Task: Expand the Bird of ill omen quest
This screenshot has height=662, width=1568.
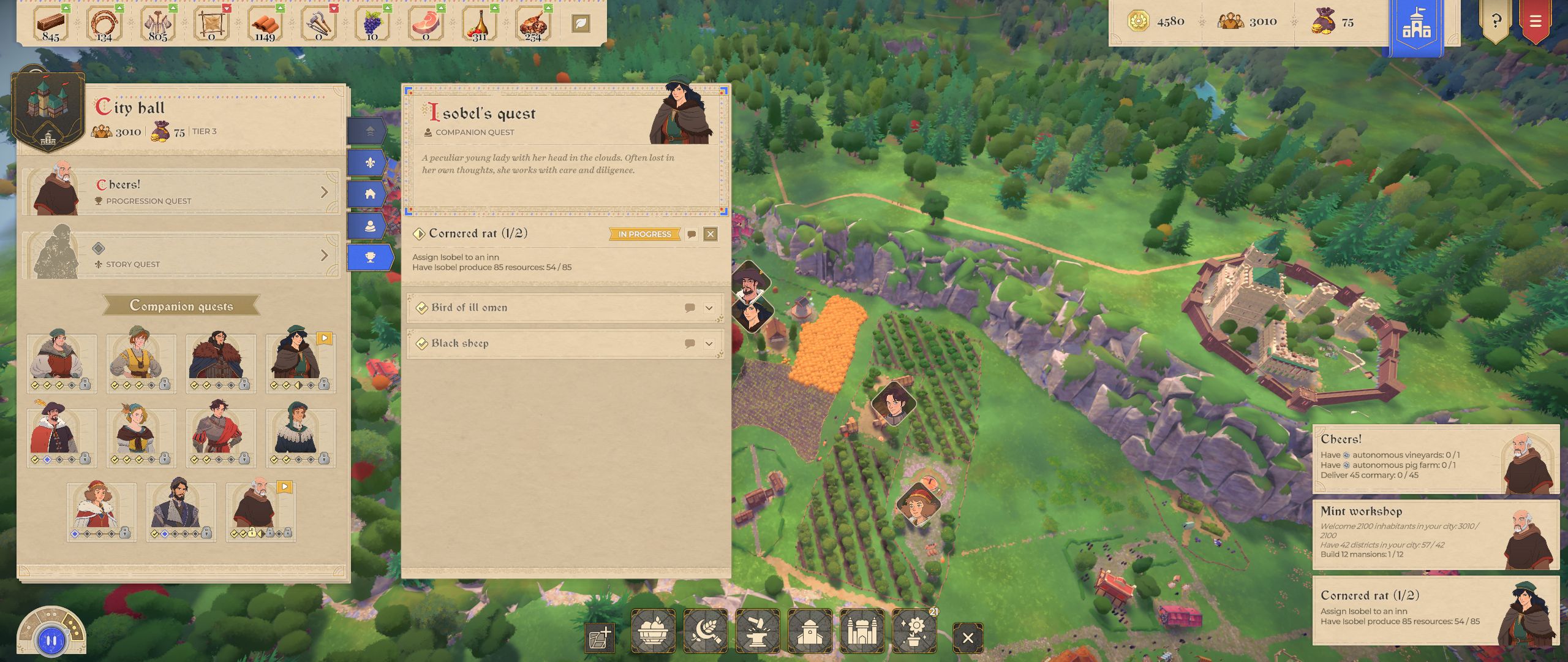Action: click(709, 308)
